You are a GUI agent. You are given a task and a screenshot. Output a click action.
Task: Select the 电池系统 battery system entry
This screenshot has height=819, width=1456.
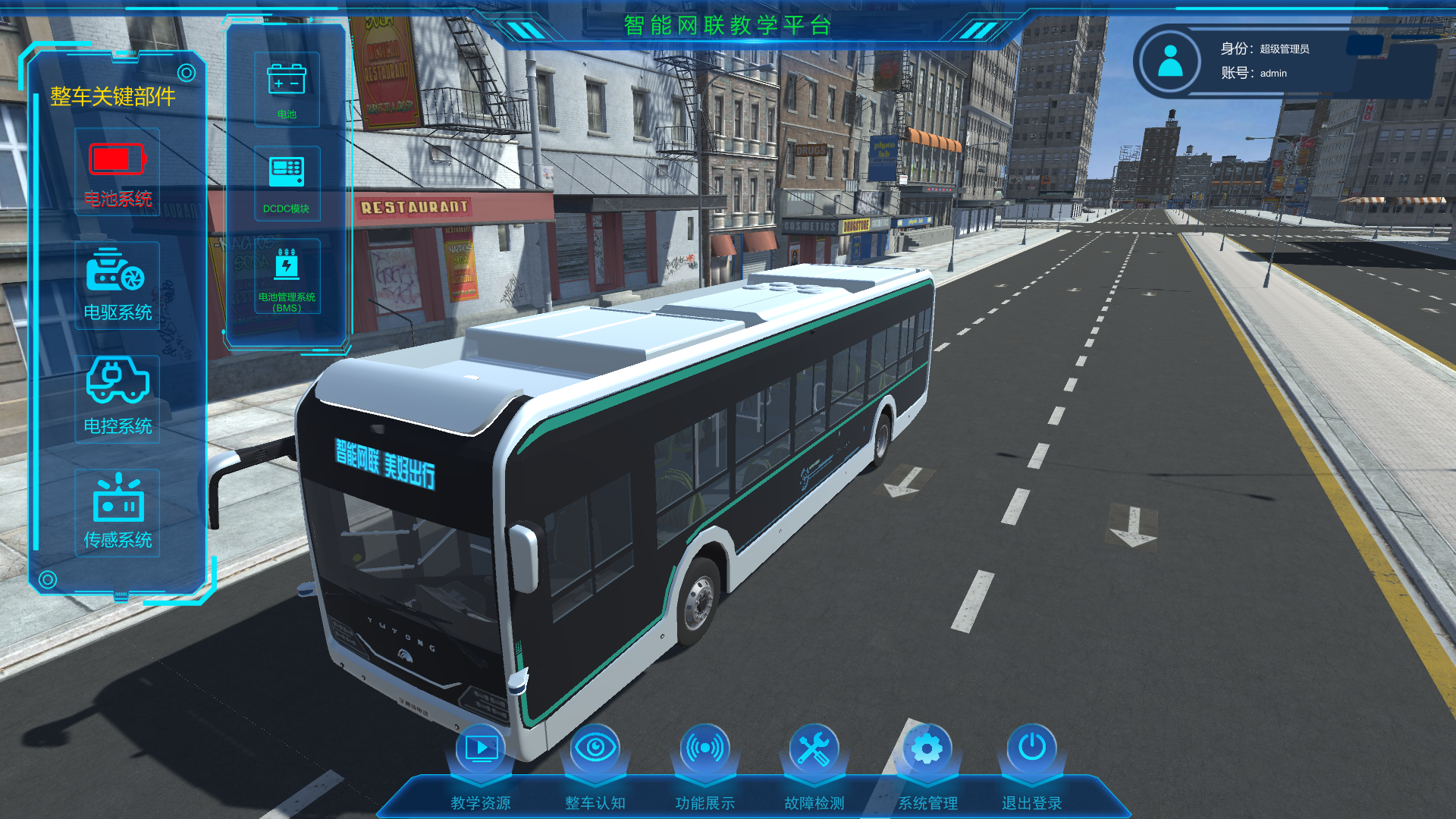point(117,173)
